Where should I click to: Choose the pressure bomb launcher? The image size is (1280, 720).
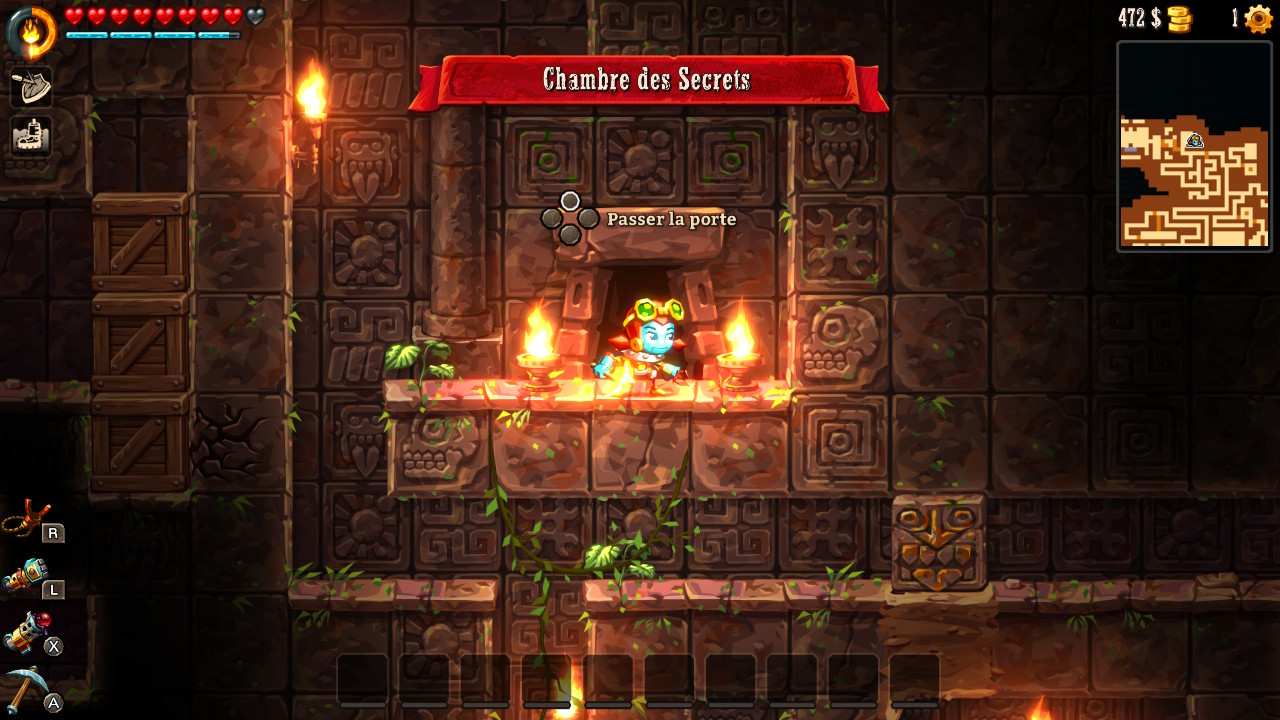pos(27,632)
